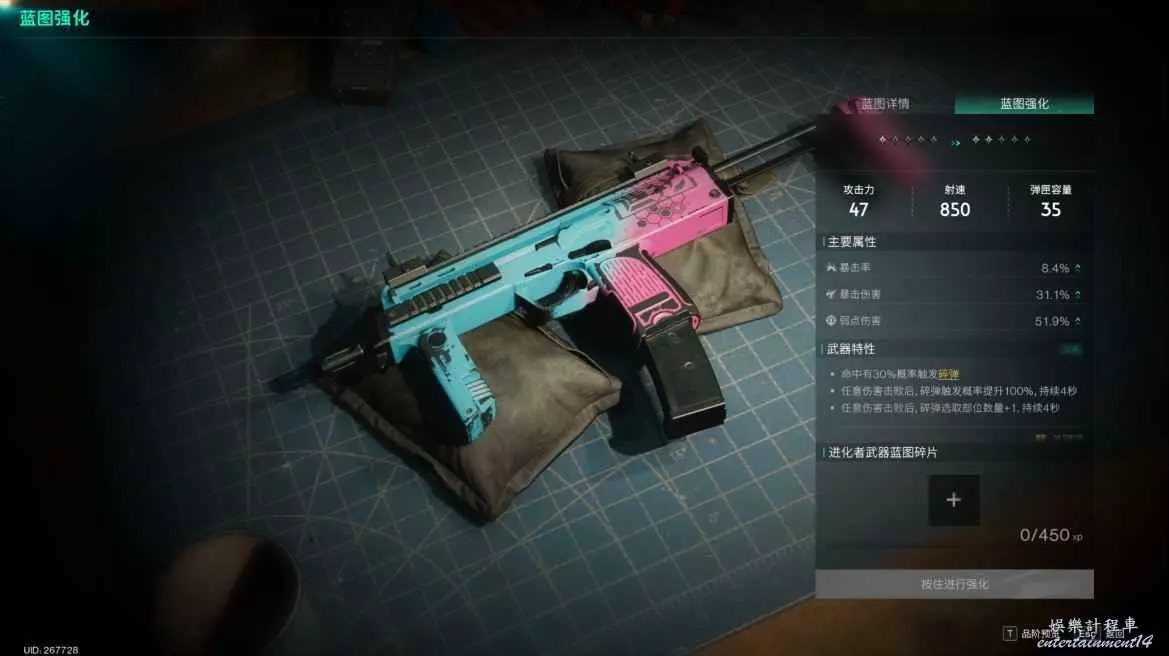Switch to the 蓝图详情 tab

885,104
